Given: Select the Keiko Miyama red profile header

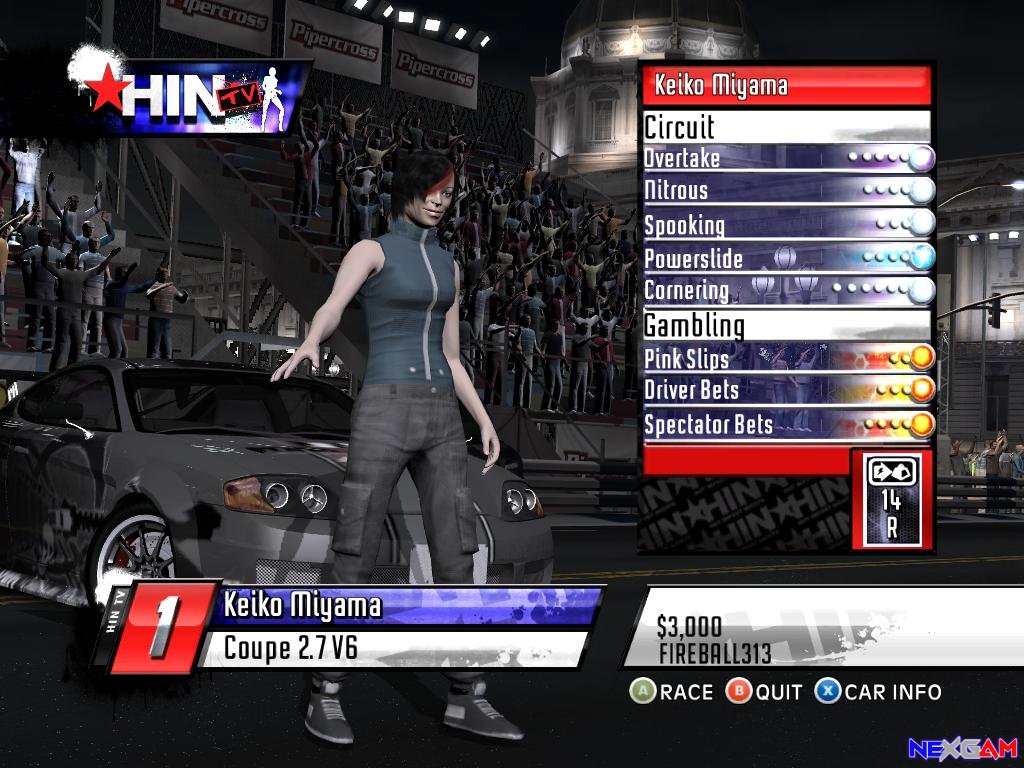Looking at the screenshot, I should (786, 86).
